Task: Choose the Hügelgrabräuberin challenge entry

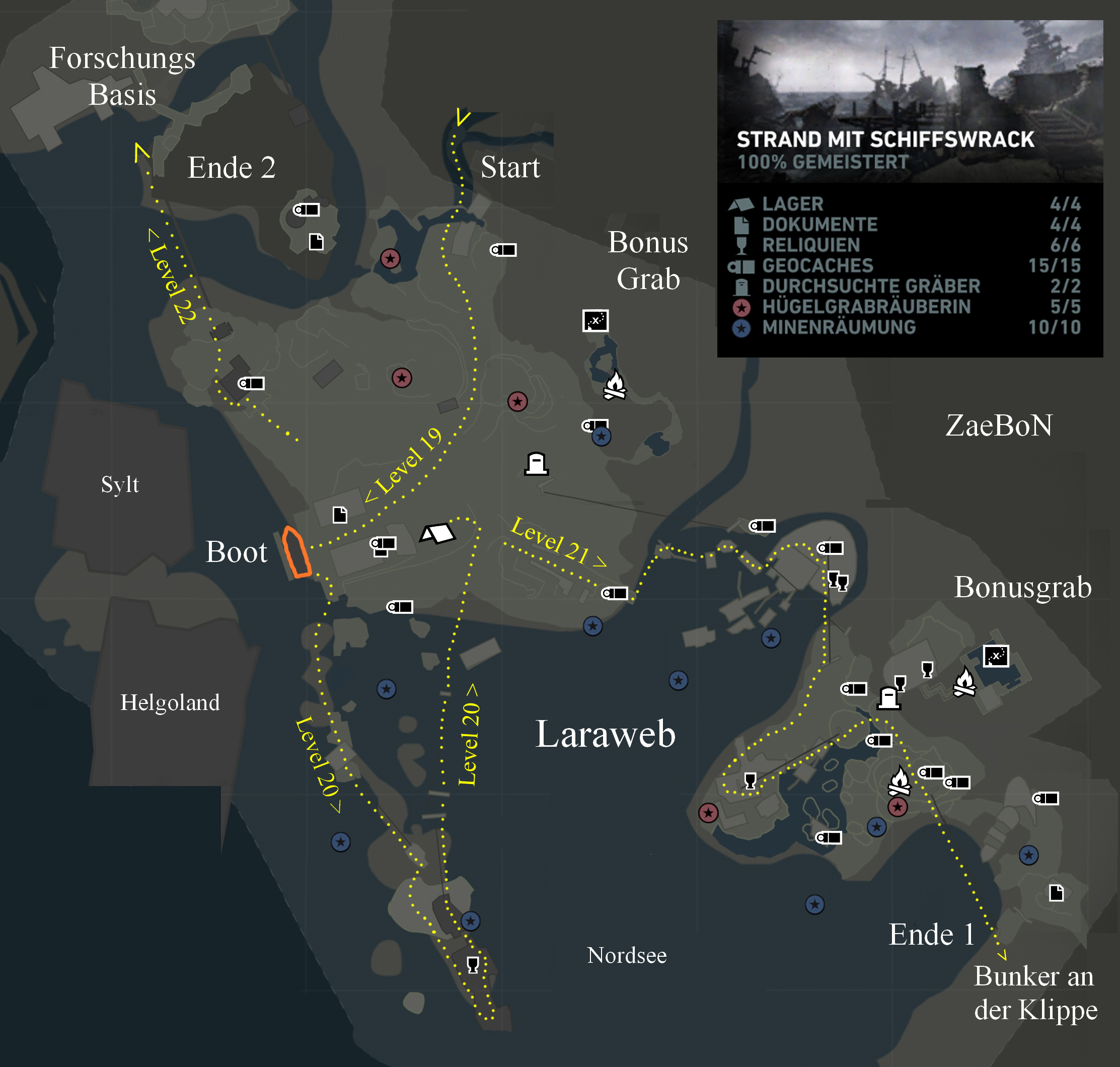Action: [x=866, y=307]
